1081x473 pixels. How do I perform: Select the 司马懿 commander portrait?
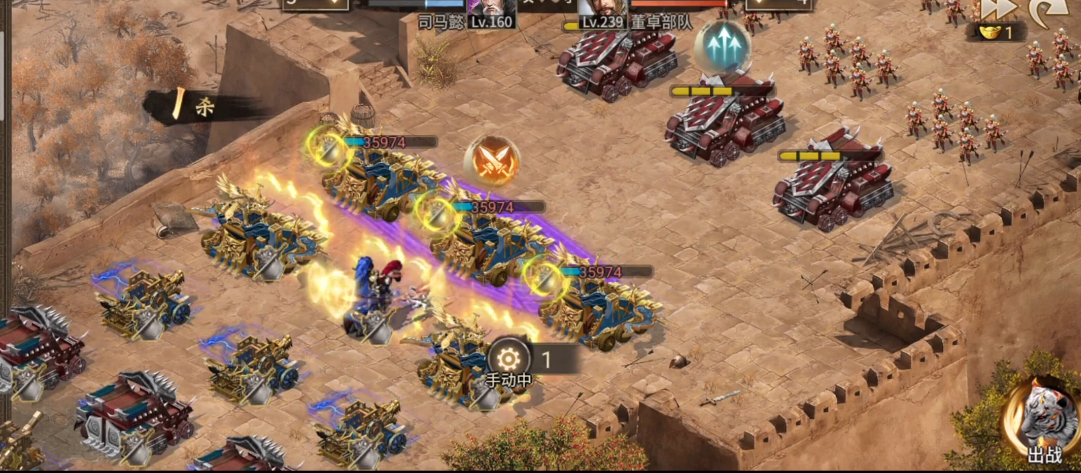click(x=490, y=7)
